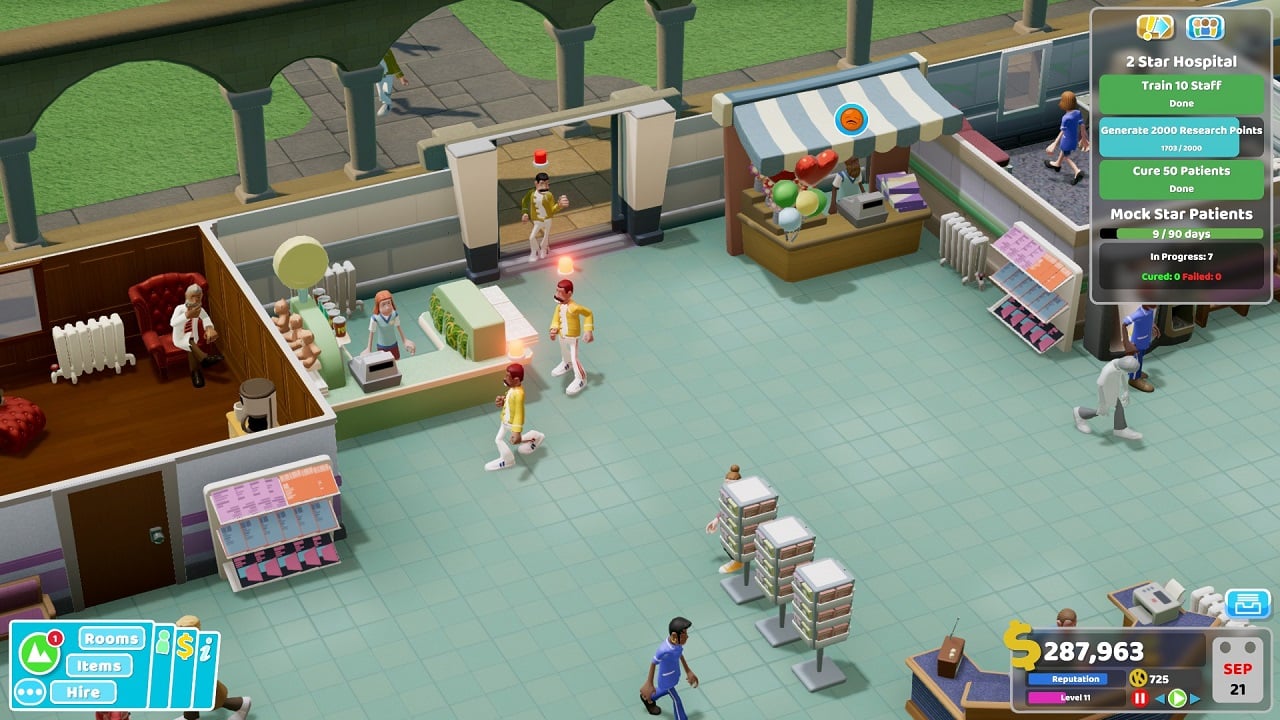Open the Items menu
Viewport: 1280px width, 720px height.
(x=99, y=666)
